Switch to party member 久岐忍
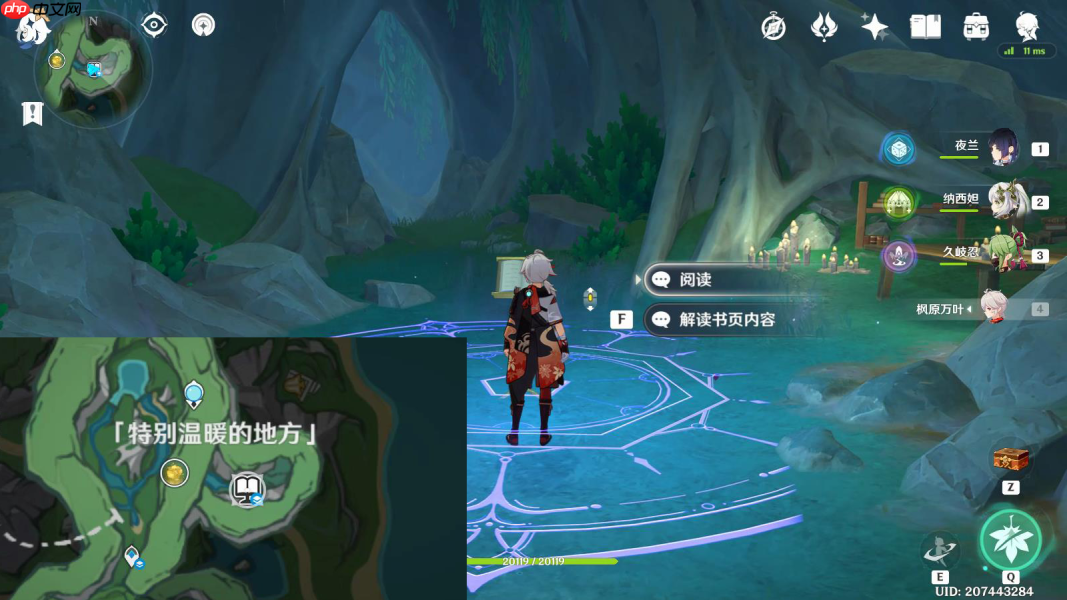The width and height of the screenshot is (1067, 600). [x=1005, y=253]
